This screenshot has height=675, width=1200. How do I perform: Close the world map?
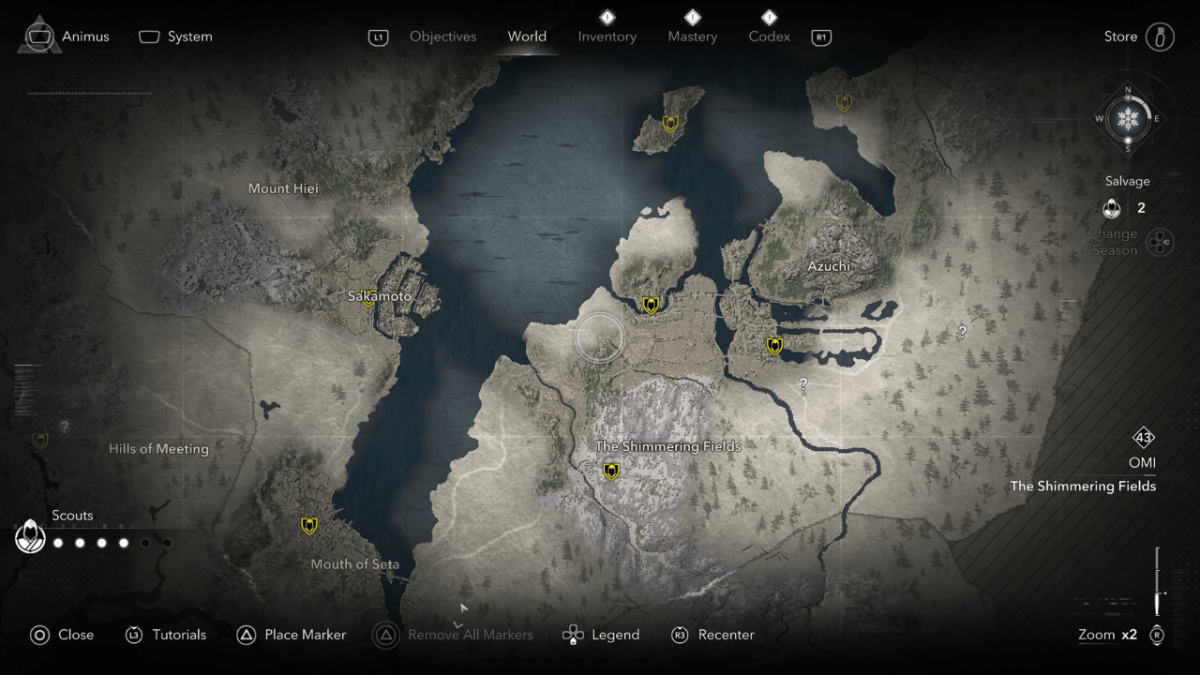tap(62, 634)
